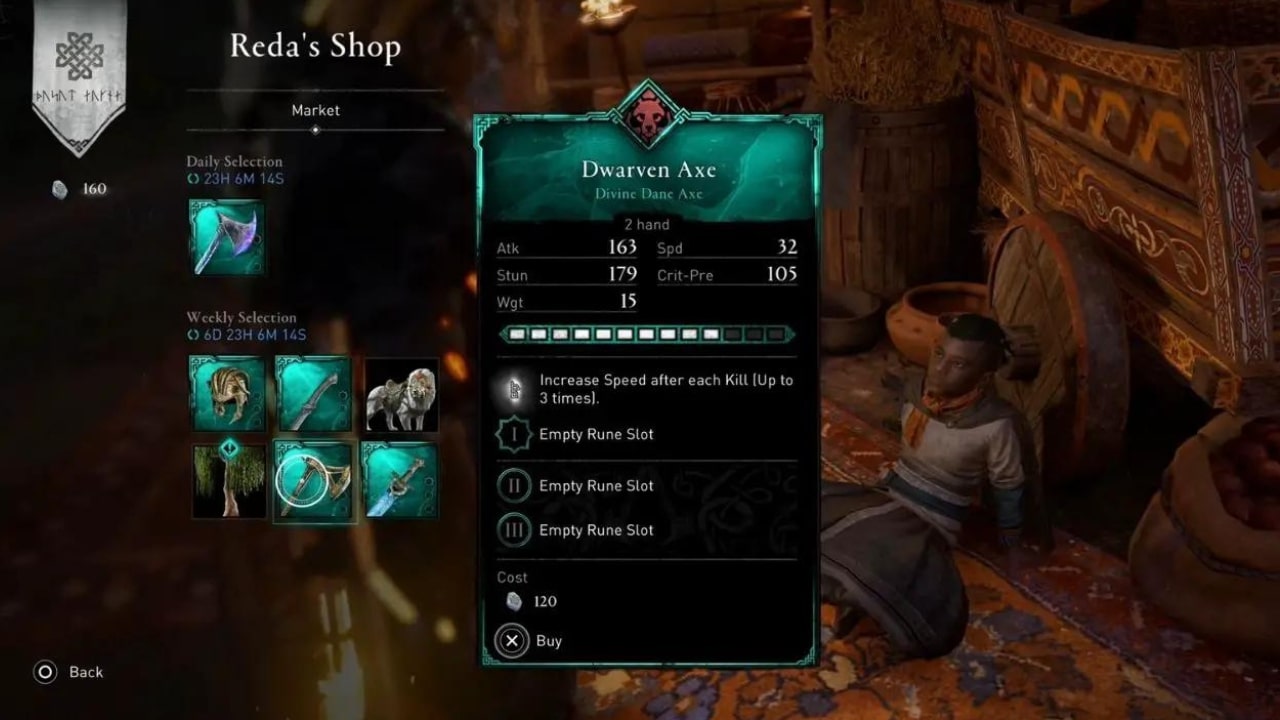Select the Market tab
This screenshot has width=1280, height=720.
(x=315, y=111)
